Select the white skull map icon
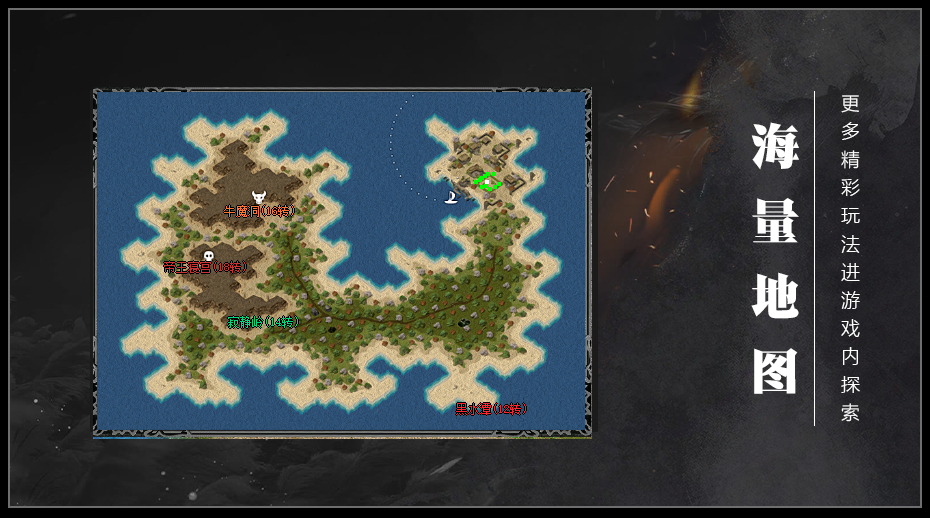930x518 pixels. (208, 255)
